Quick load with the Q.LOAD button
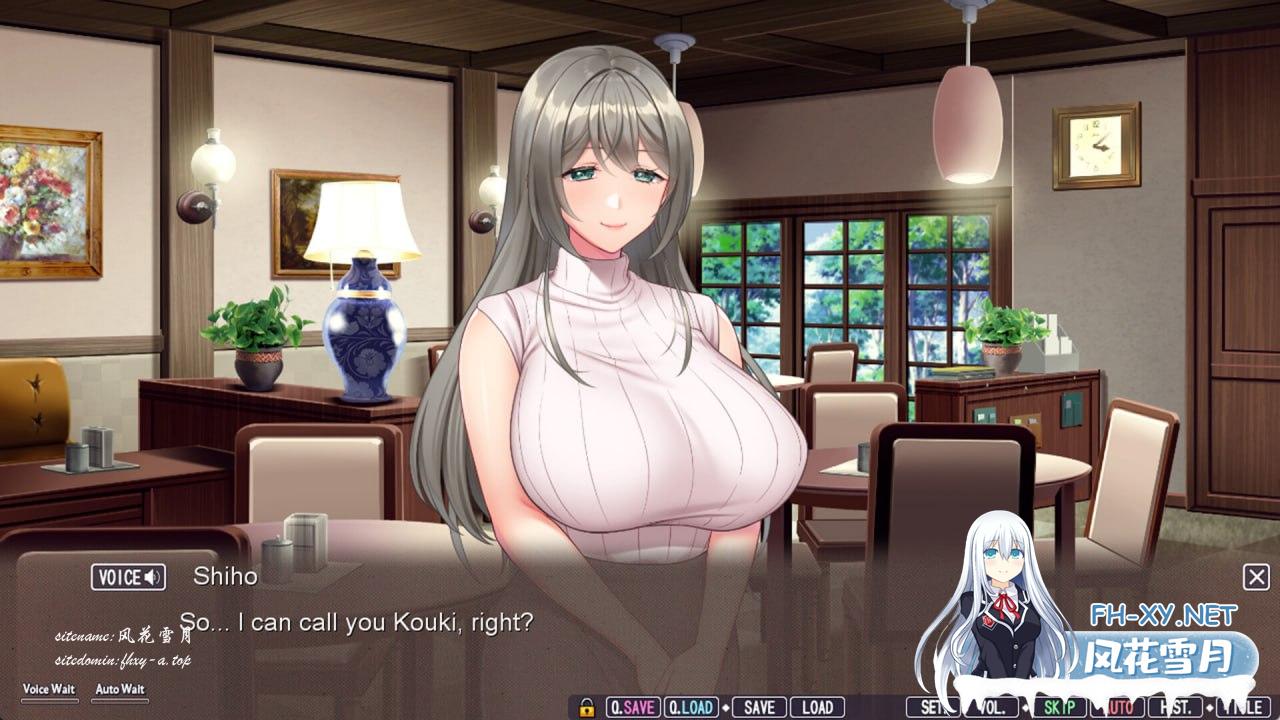Screen dimensions: 1280x720 pyautogui.click(x=690, y=705)
